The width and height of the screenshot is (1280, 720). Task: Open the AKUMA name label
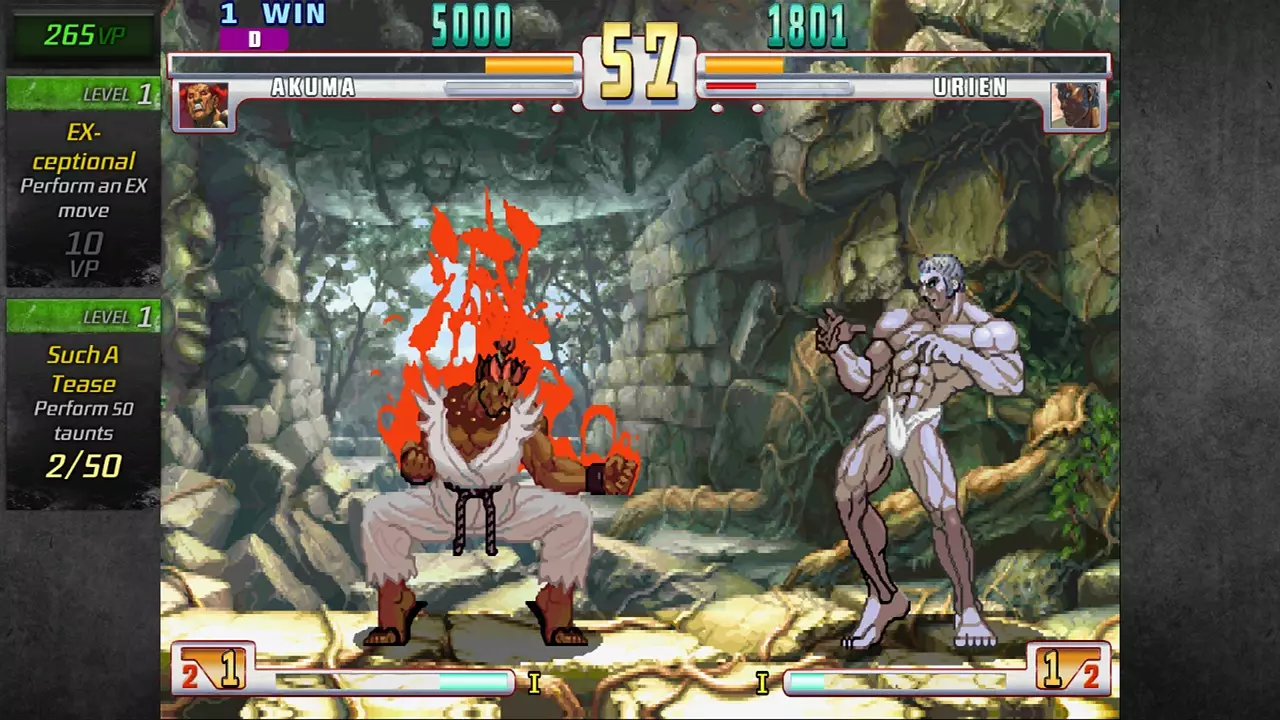pos(313,88)
